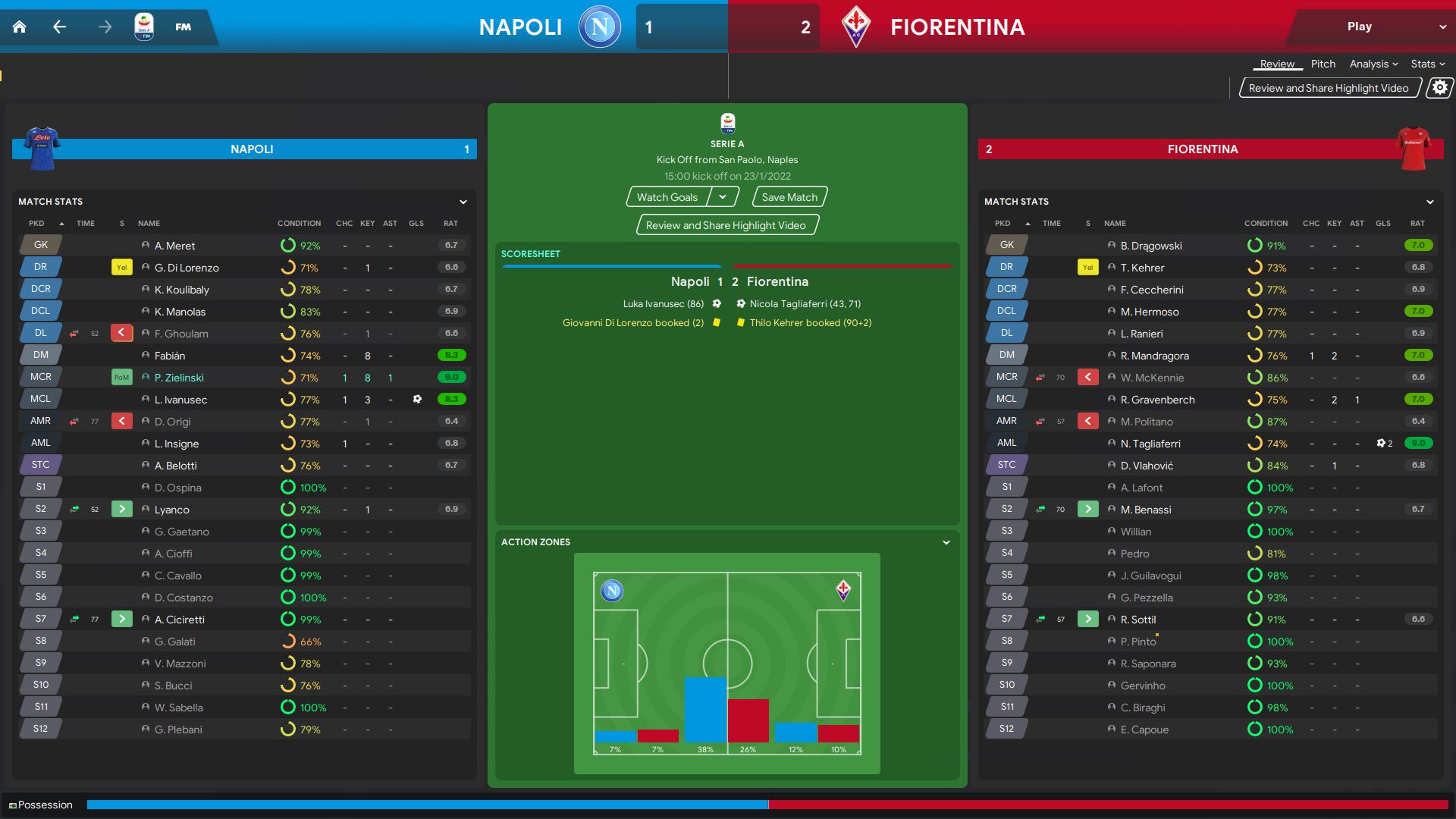Expand Napoli Match Stats dropdown
The image size is (1456, 819).
tap(463, 202)
